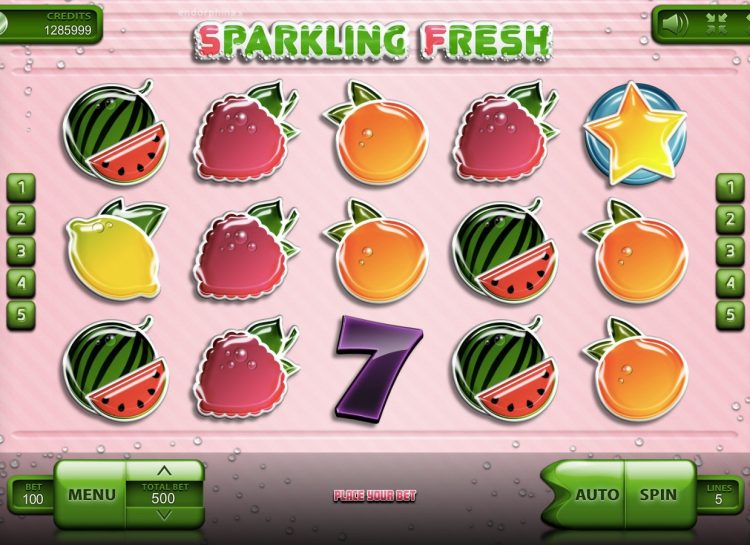Choose payline 3 left of the reels
The image size is (750, 545).
[x=22, y=249]
